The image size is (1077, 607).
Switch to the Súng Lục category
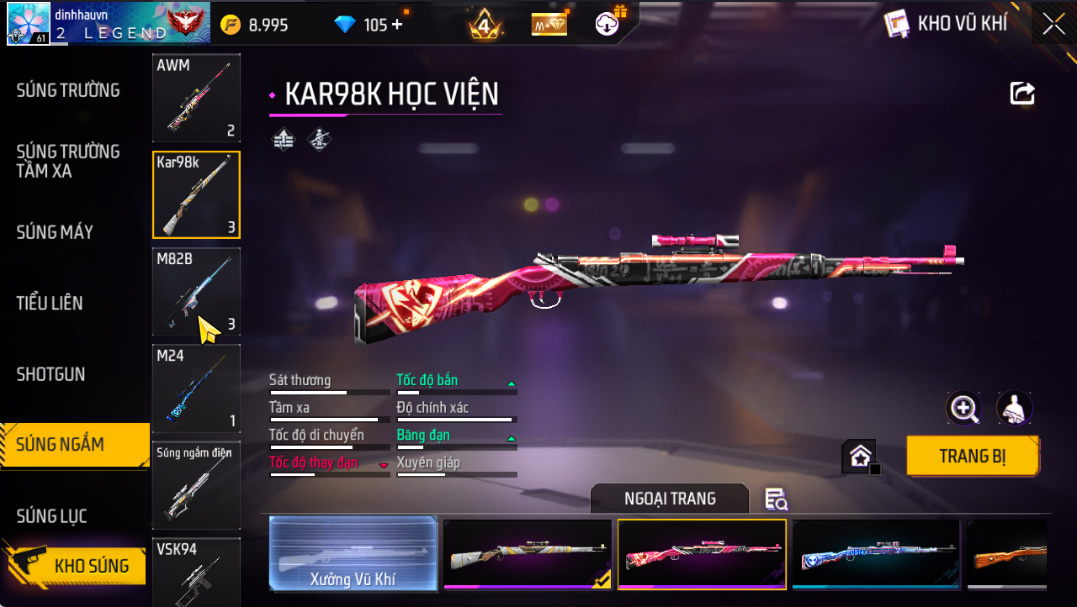click(x=52, y=516)
